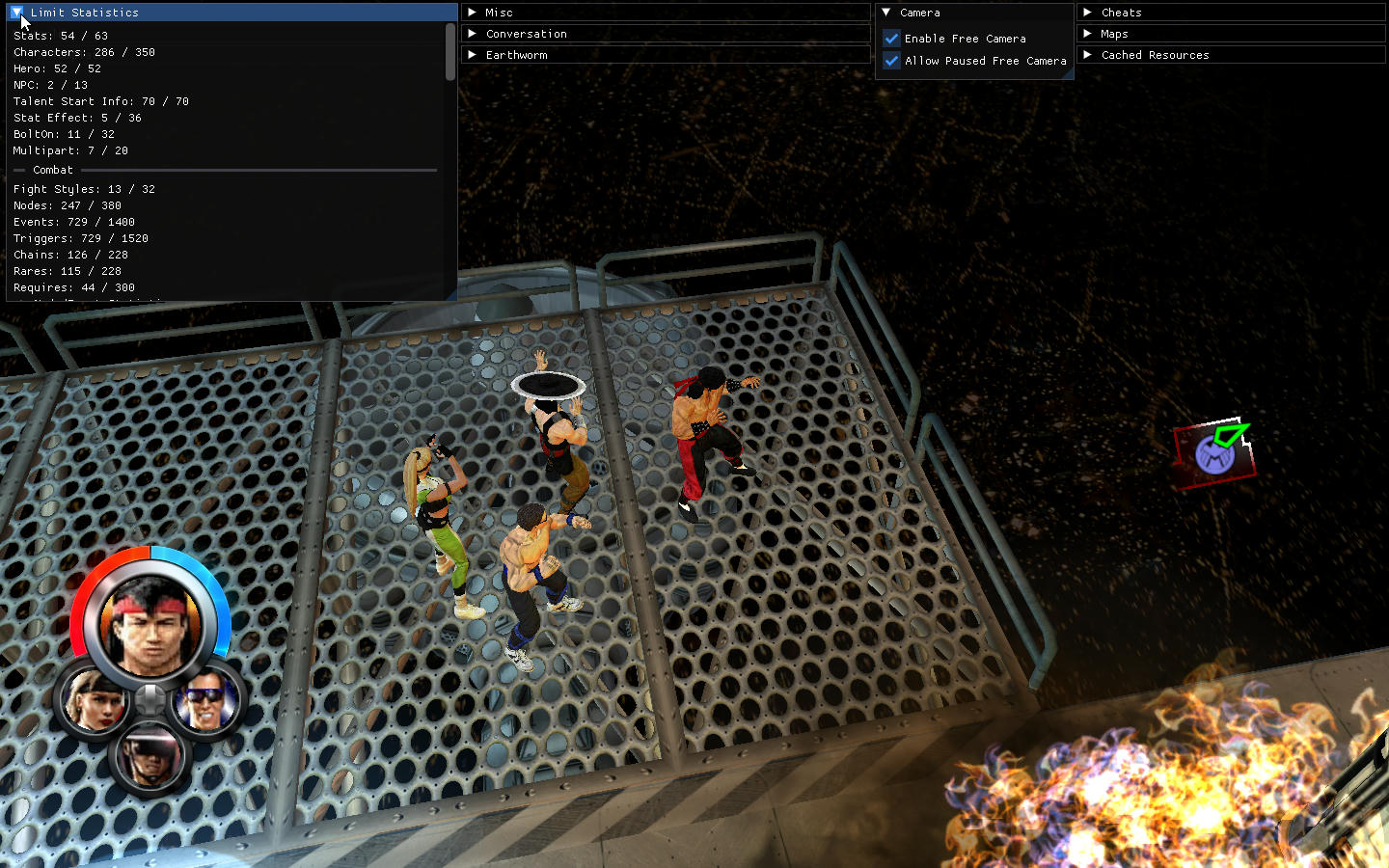Screen dimensions: 1389x868
Task: Collapse the Limit Statistics panel
Action: point(17,13)
